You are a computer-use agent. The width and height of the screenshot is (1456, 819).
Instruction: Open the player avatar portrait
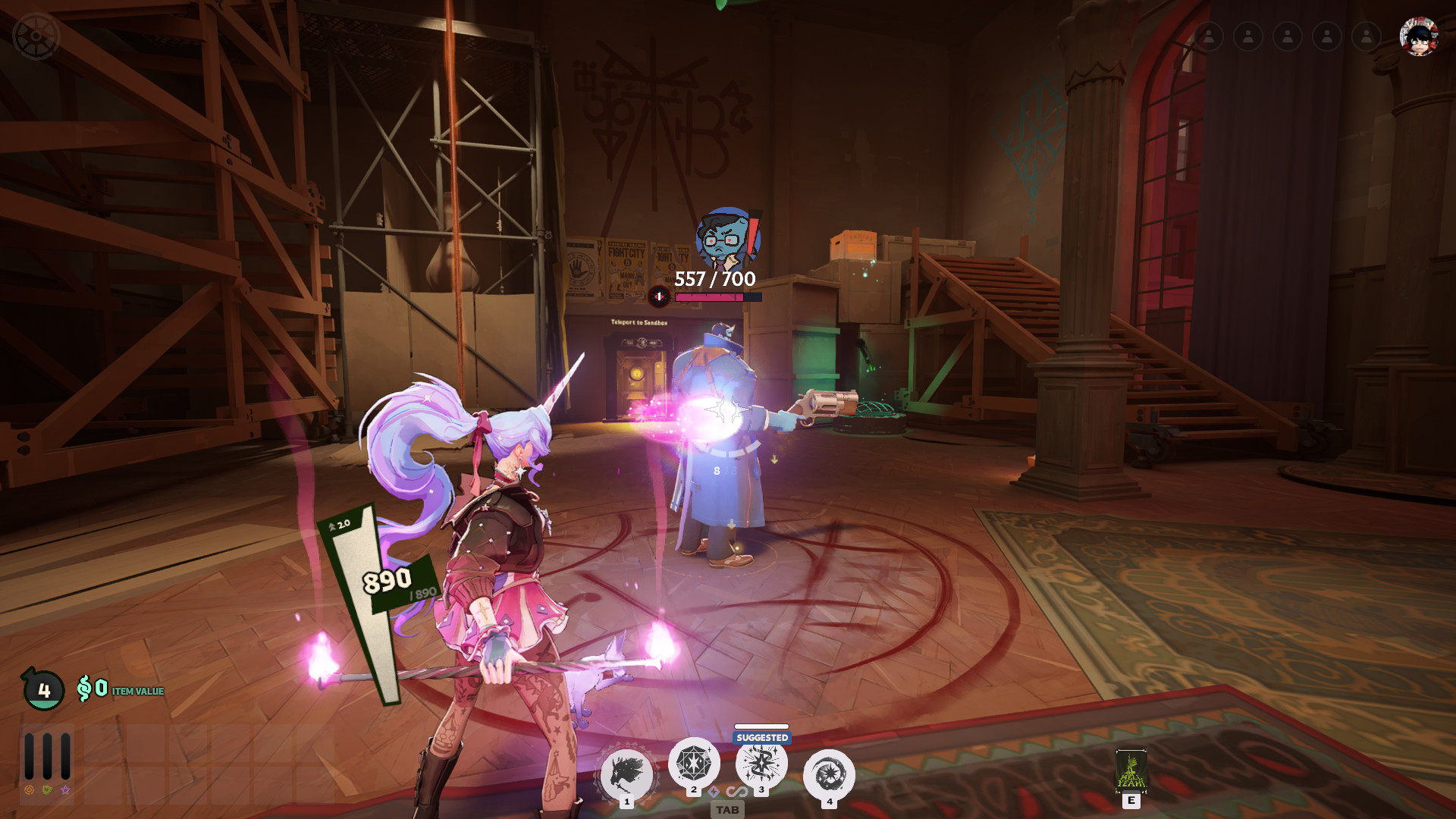(1419, 36)
